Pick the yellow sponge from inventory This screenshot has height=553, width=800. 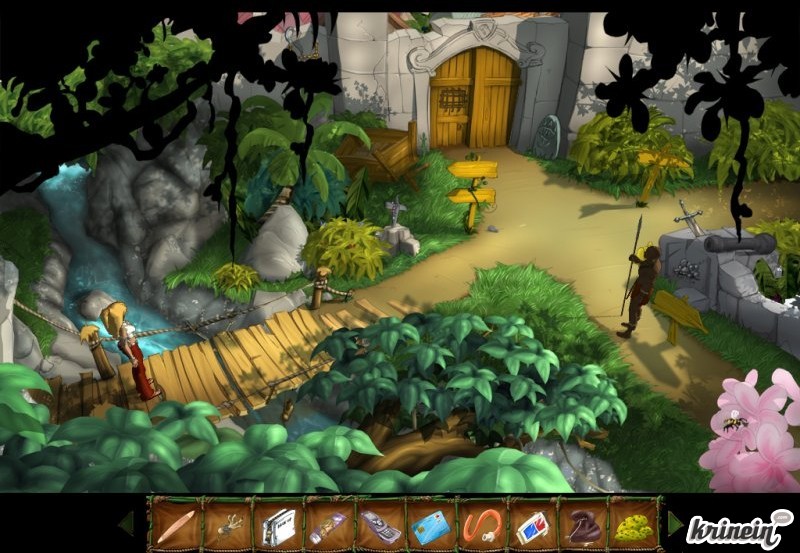coord(633,523)
